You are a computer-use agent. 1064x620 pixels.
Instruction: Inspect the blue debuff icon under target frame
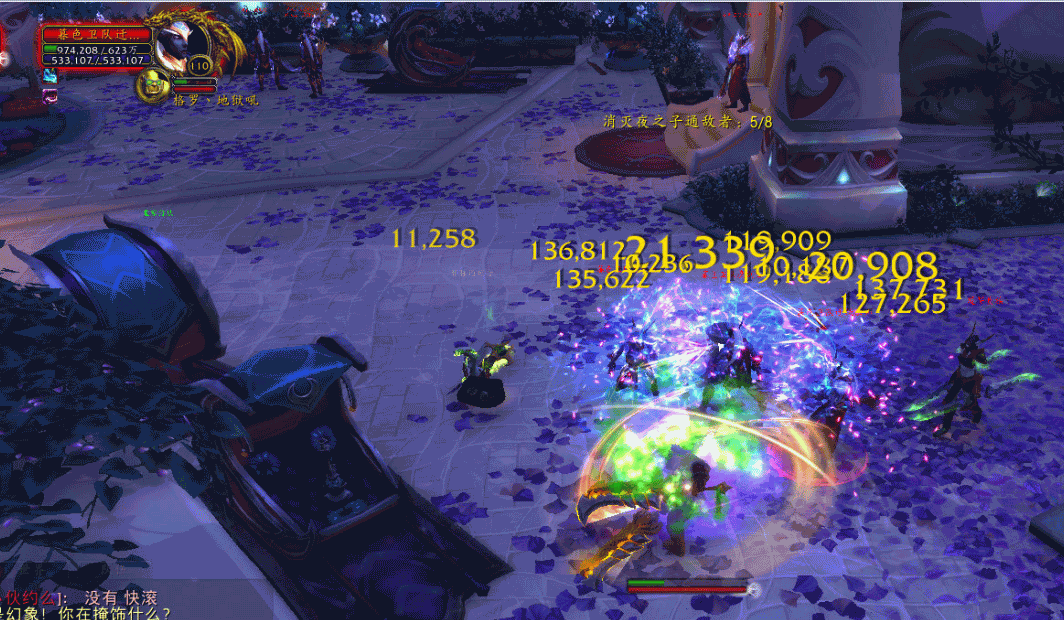click(x=49, y=75)
